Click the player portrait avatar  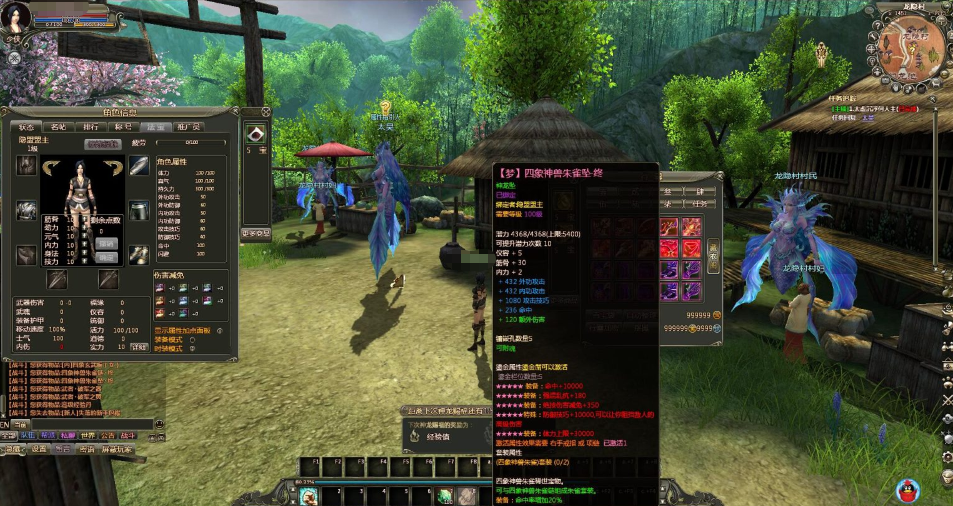pyautogui.click(x=17, y=19)
